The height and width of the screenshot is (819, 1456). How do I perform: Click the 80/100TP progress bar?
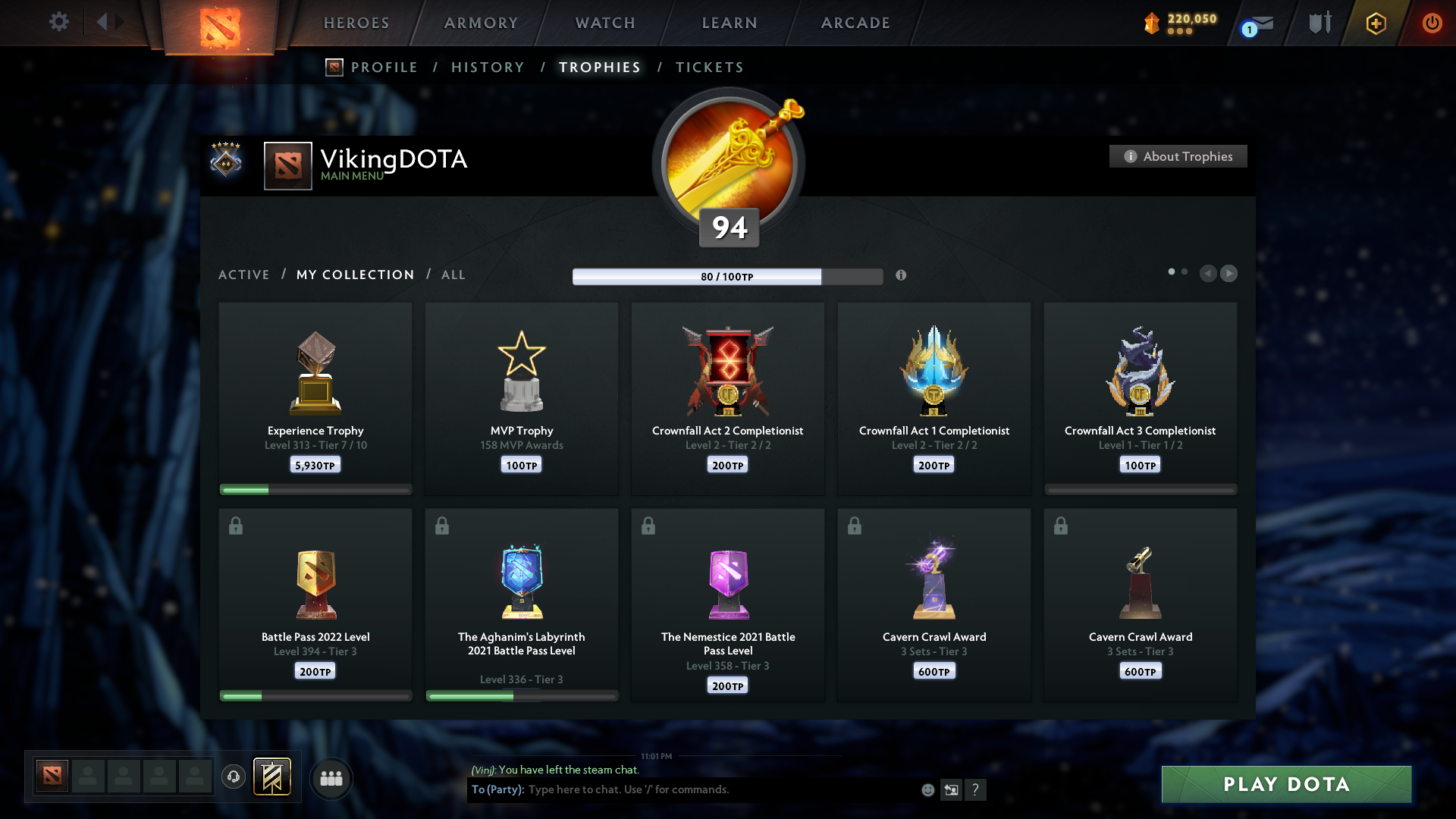(x=728, y=277)
